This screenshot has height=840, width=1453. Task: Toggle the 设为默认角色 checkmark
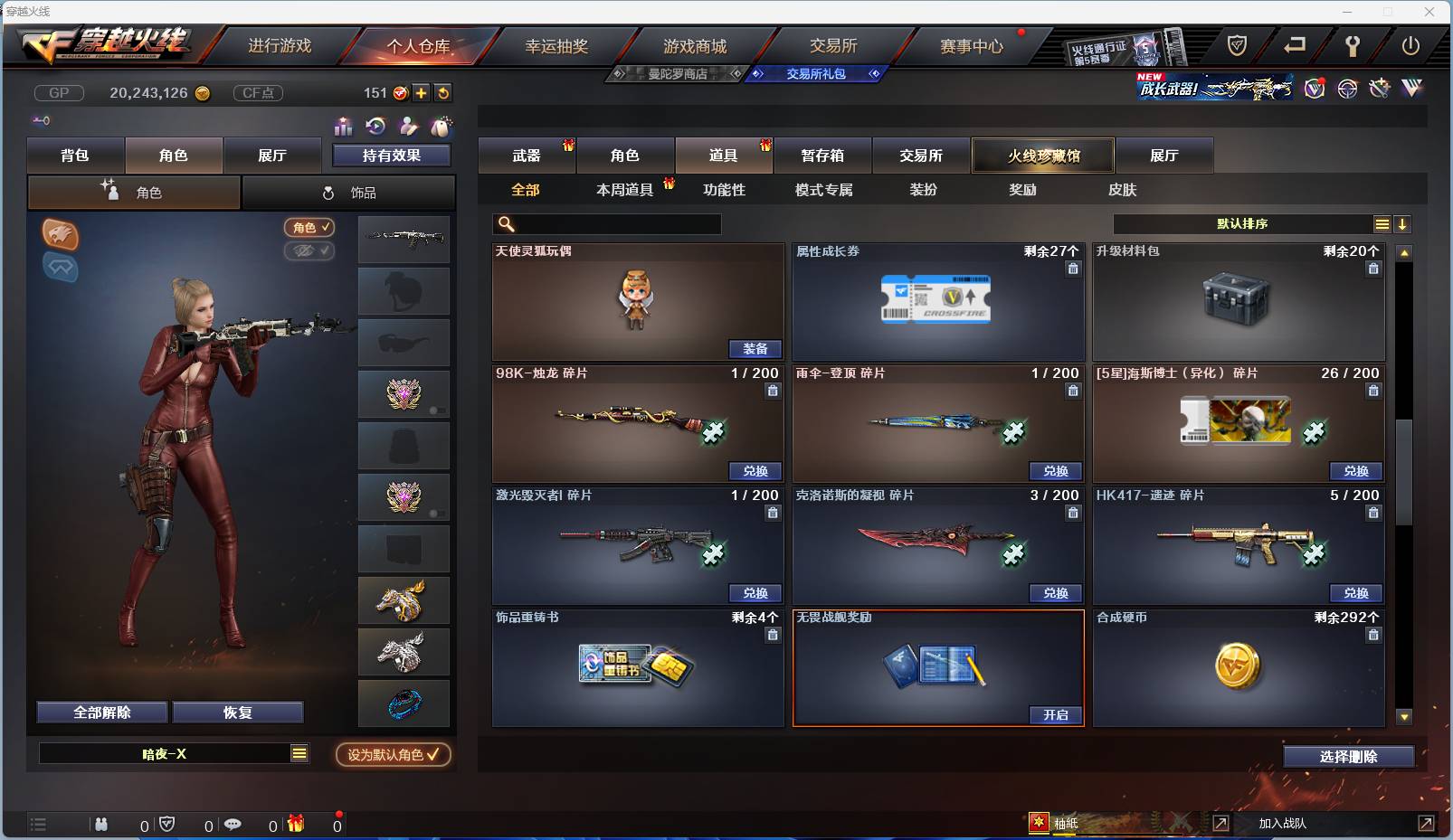pos(392,755)
